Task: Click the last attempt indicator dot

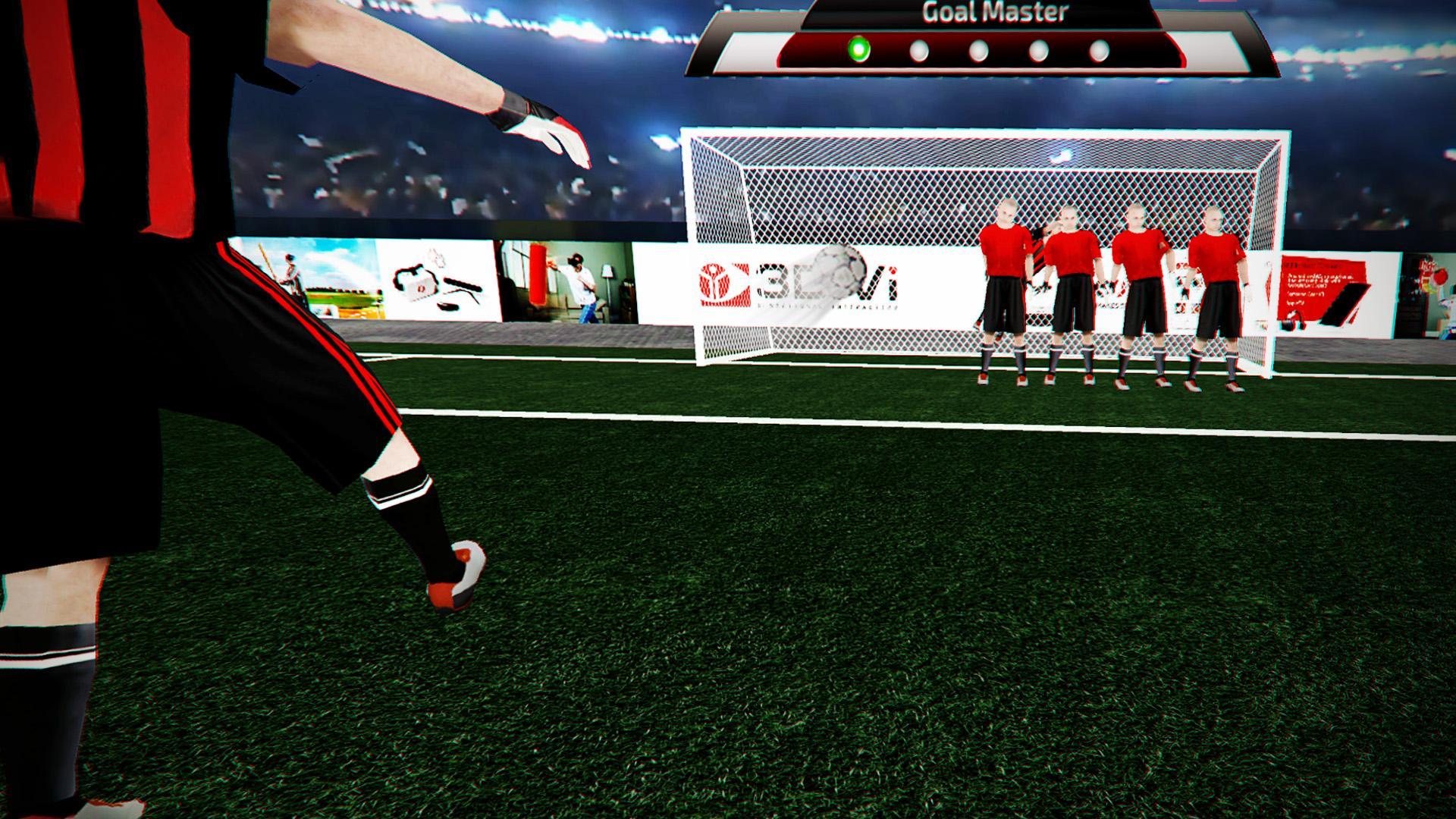Action: pyautogui.click(x=1097, y=49)
